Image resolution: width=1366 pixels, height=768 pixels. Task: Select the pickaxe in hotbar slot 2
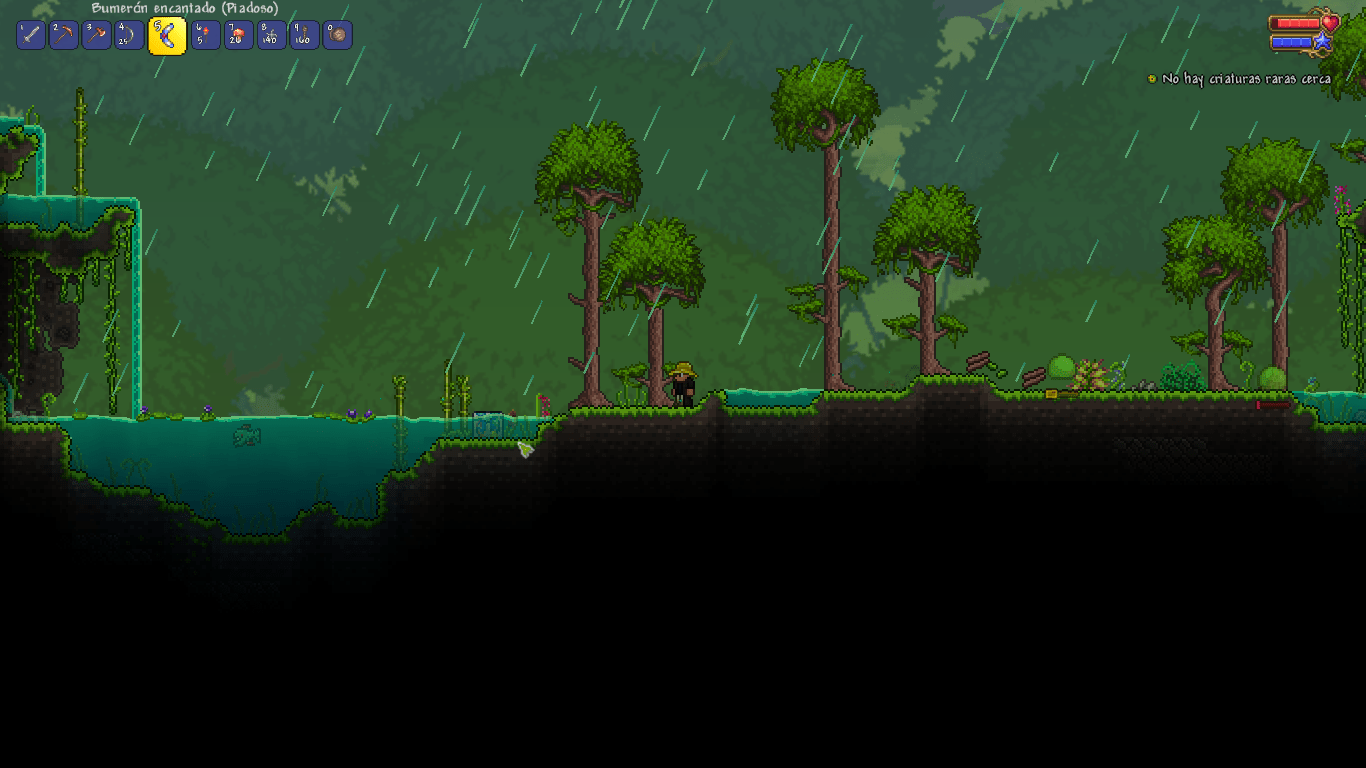[x=62, y=34]
